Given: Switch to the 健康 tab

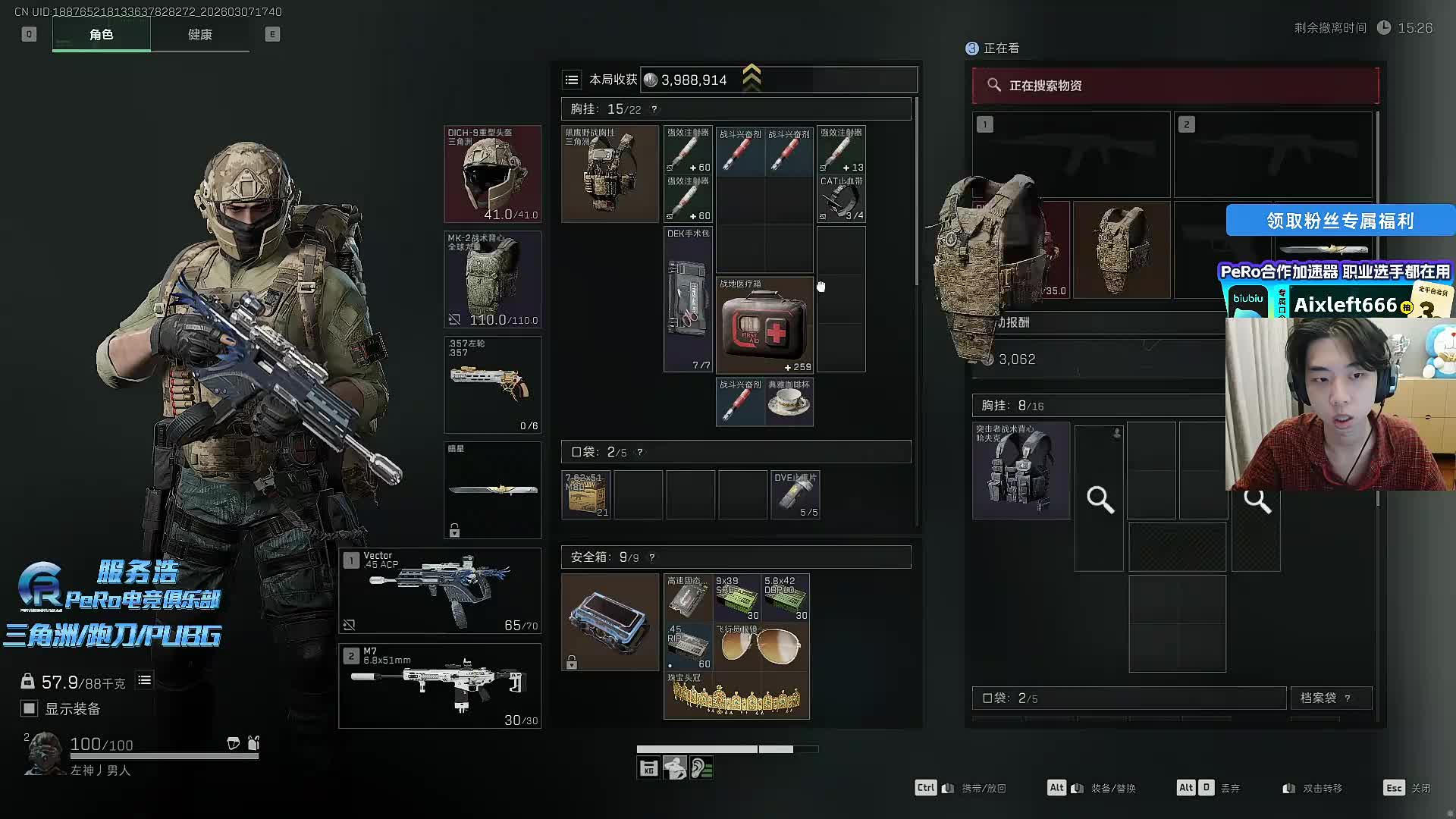Looking at the screenshot, I should [200, 35].
